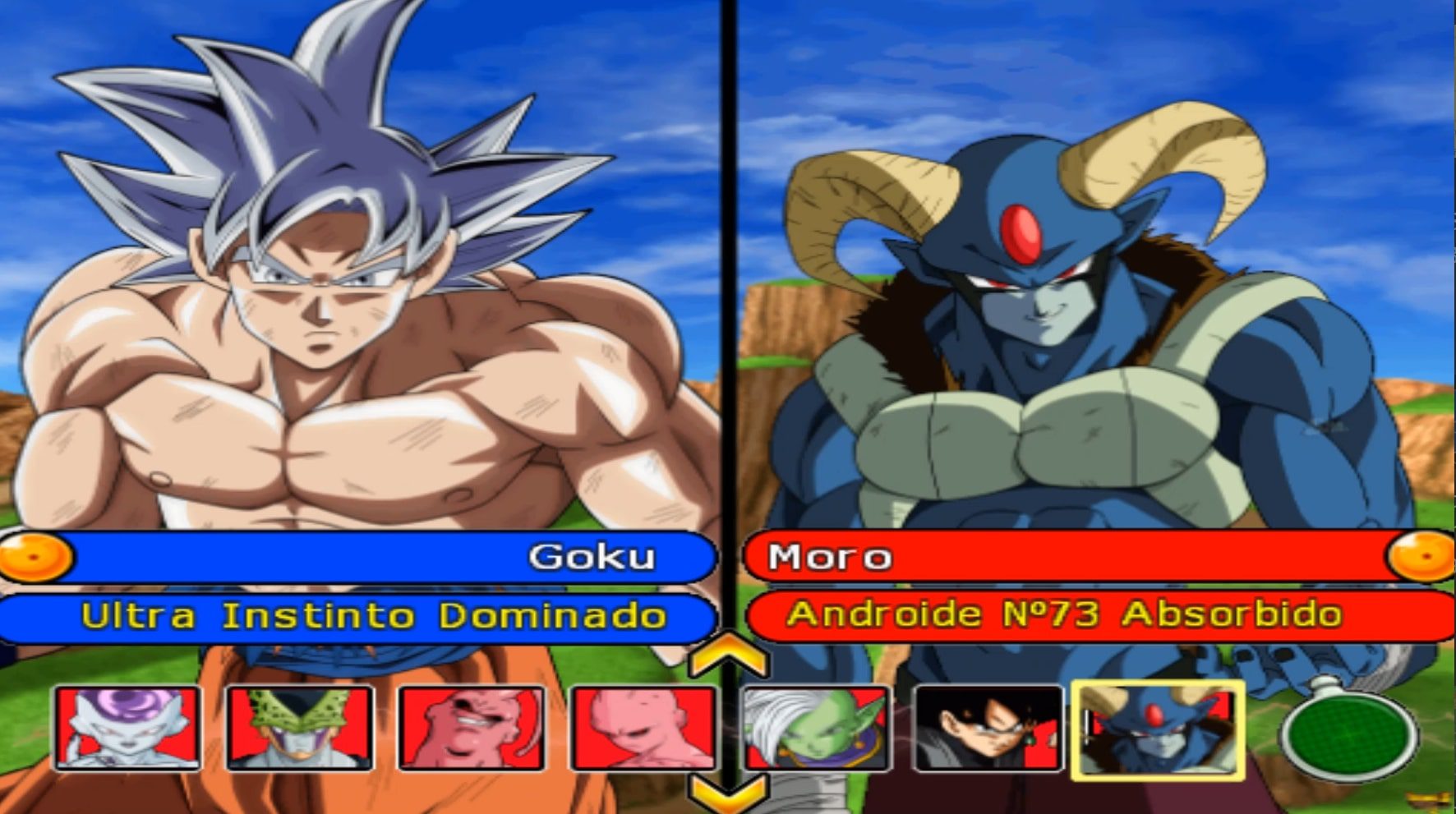Screen dimensions: 1456x814
Task: Select the Buu portrait with closed mouth
Action: pos(643,728)
